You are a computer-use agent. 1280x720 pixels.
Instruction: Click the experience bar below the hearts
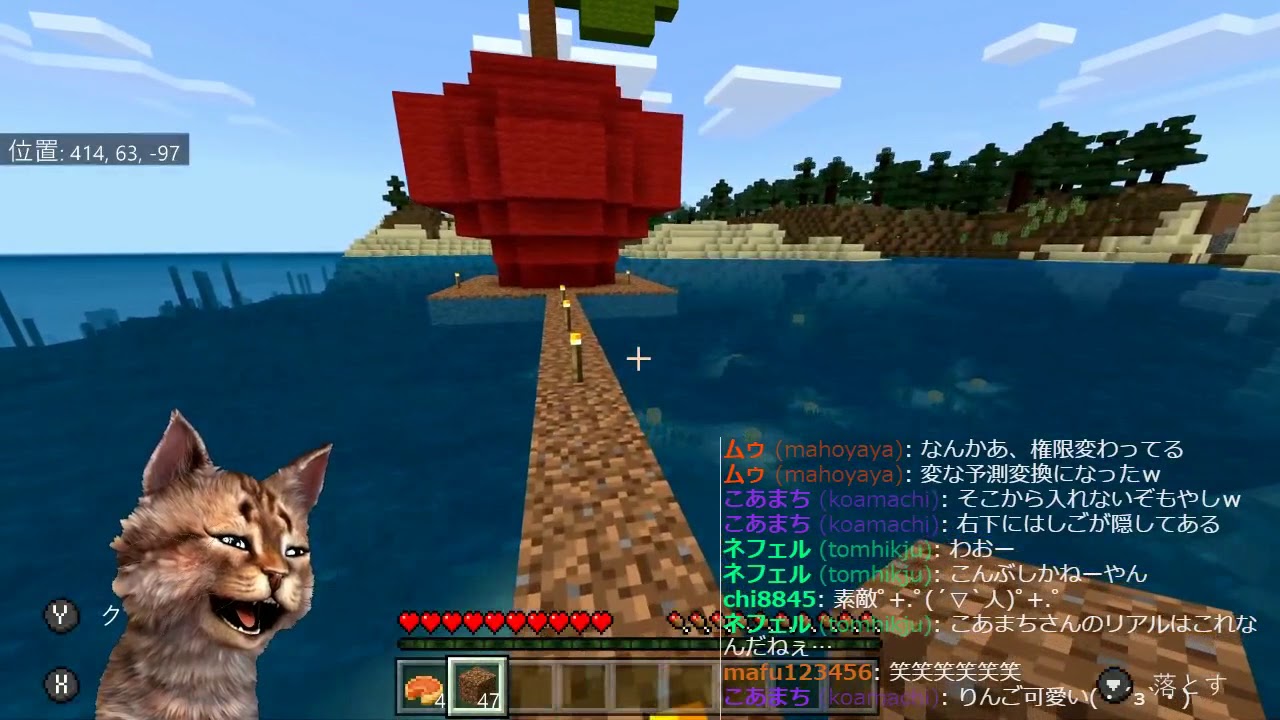click(560, 643)
